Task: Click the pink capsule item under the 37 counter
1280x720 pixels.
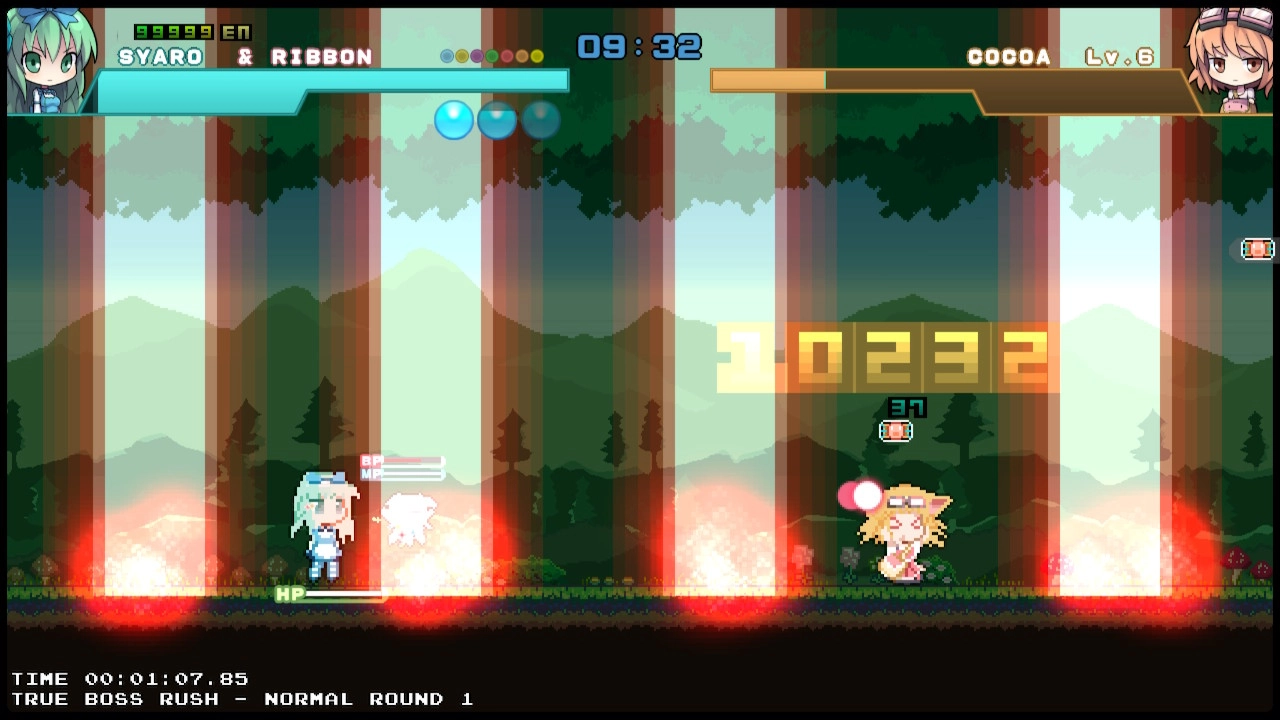Action: (x=894, y=431)
